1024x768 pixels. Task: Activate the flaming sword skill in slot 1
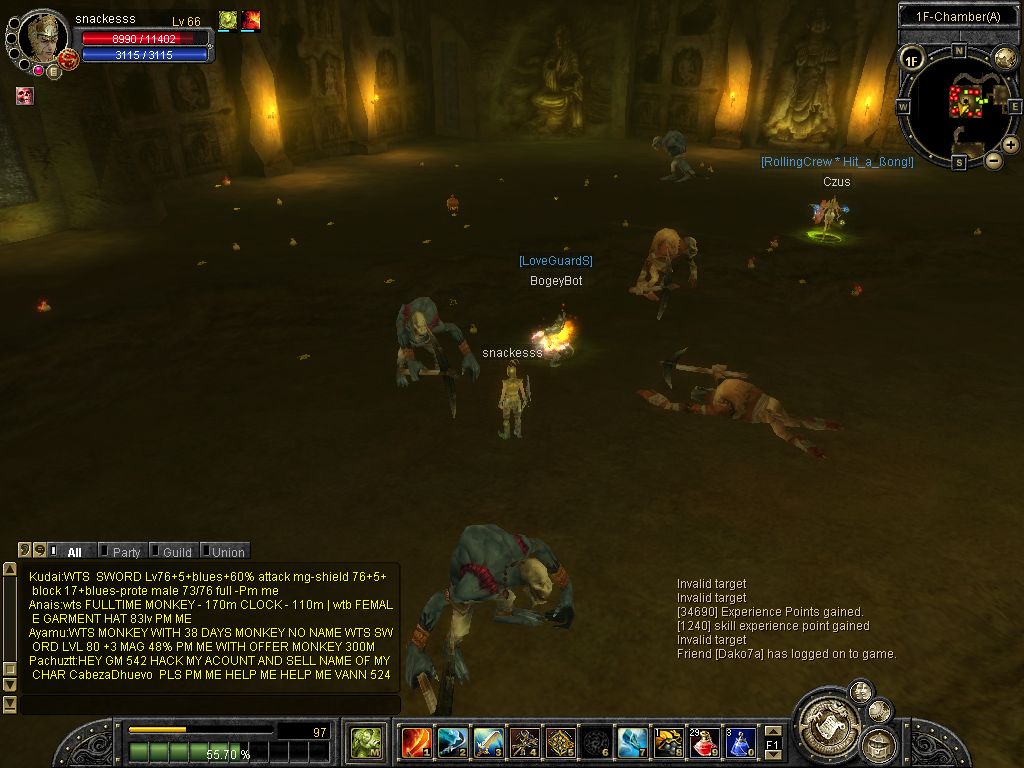(416, 742)
